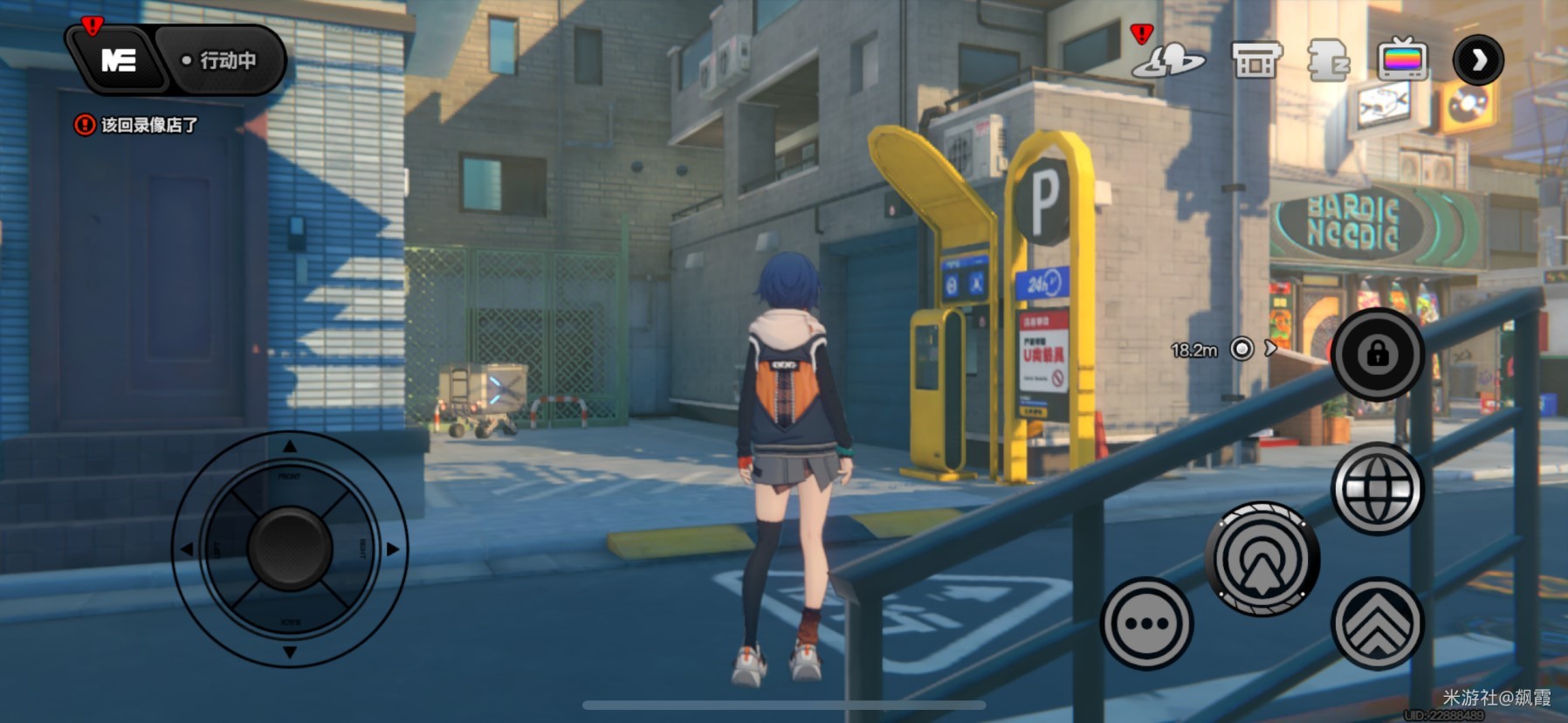Tap the virtual joystick center knob
The image size is (1568, 723).
290,548
